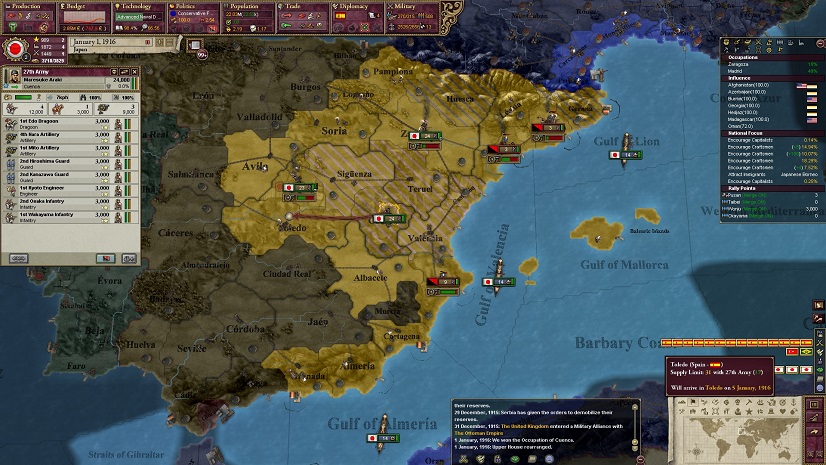Select the 2nd Osaka Infantry unit row
826x465 pixels.
(x=60, y=201)
